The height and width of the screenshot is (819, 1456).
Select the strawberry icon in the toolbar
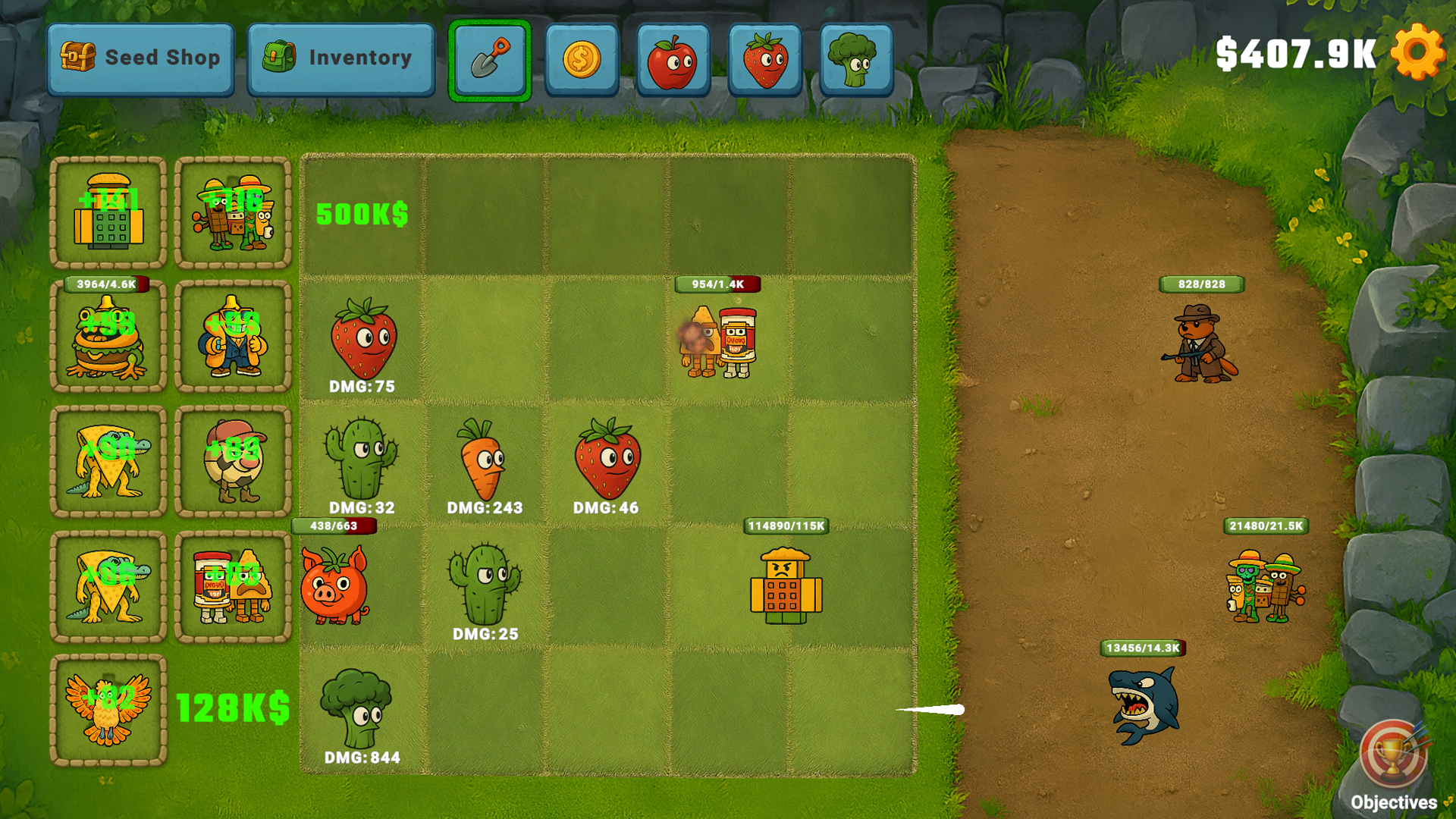click(764, 59)
